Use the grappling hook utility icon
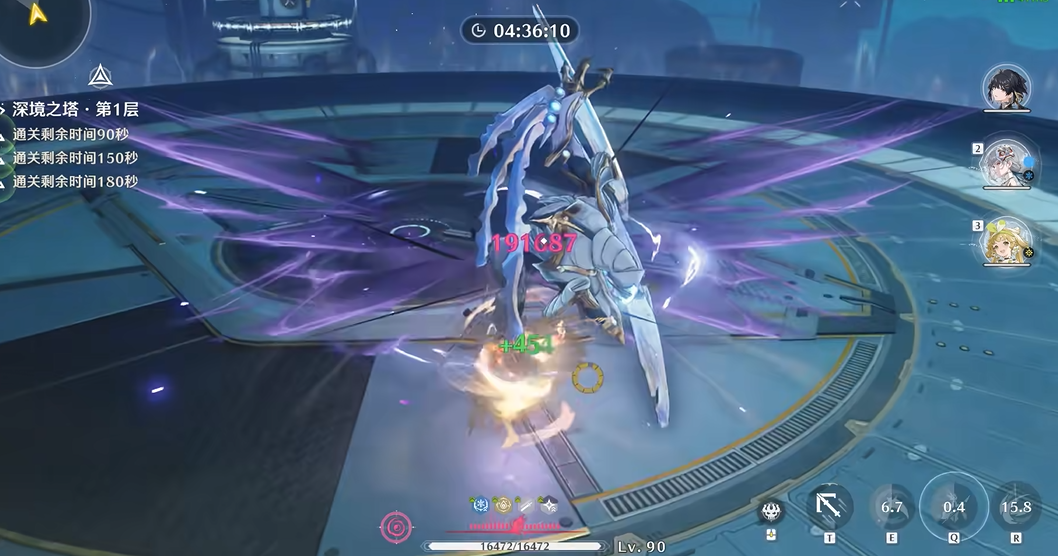 pyautogui.click(x=829, y=507)
